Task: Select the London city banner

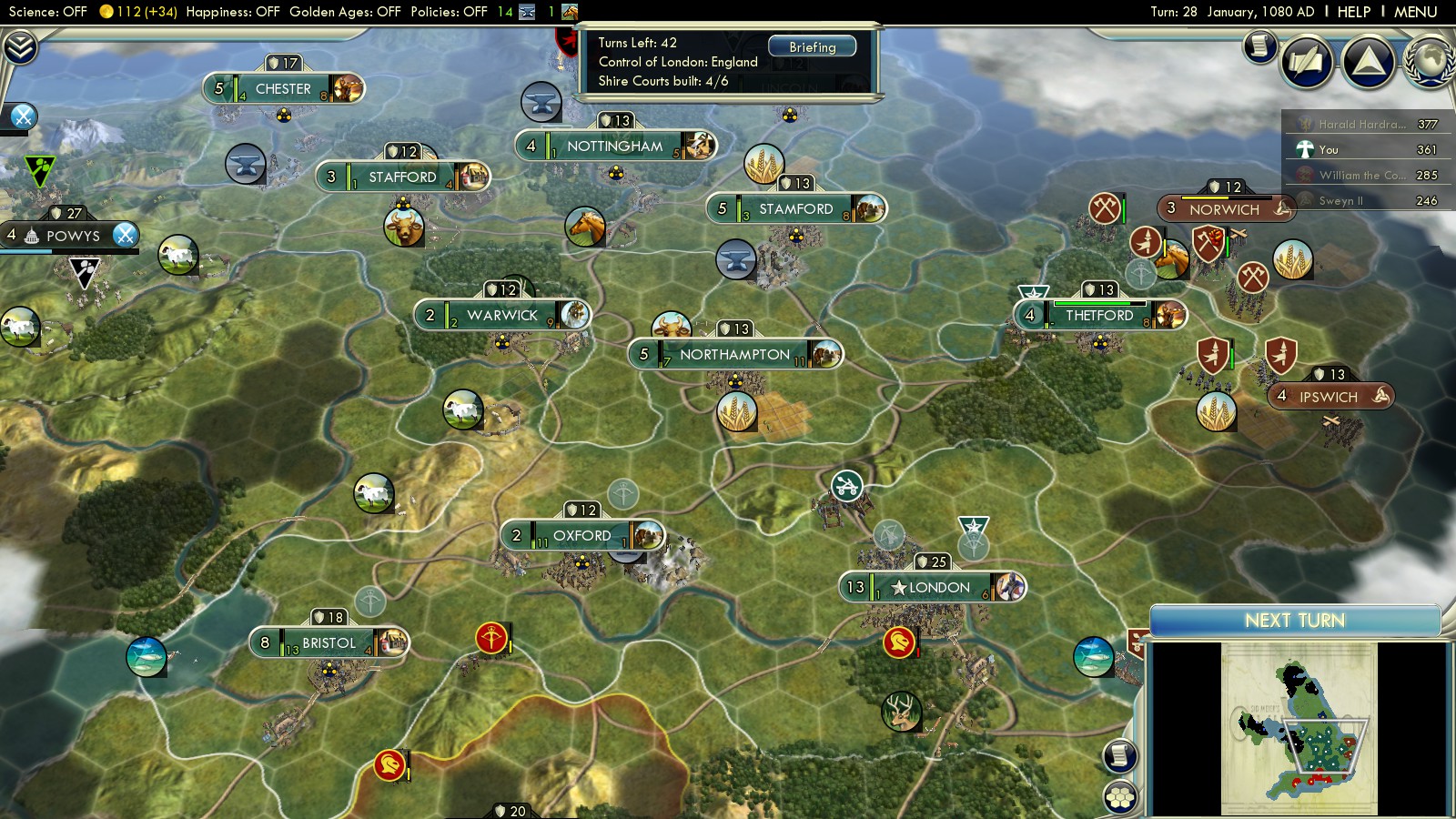Action: [932, 588]
